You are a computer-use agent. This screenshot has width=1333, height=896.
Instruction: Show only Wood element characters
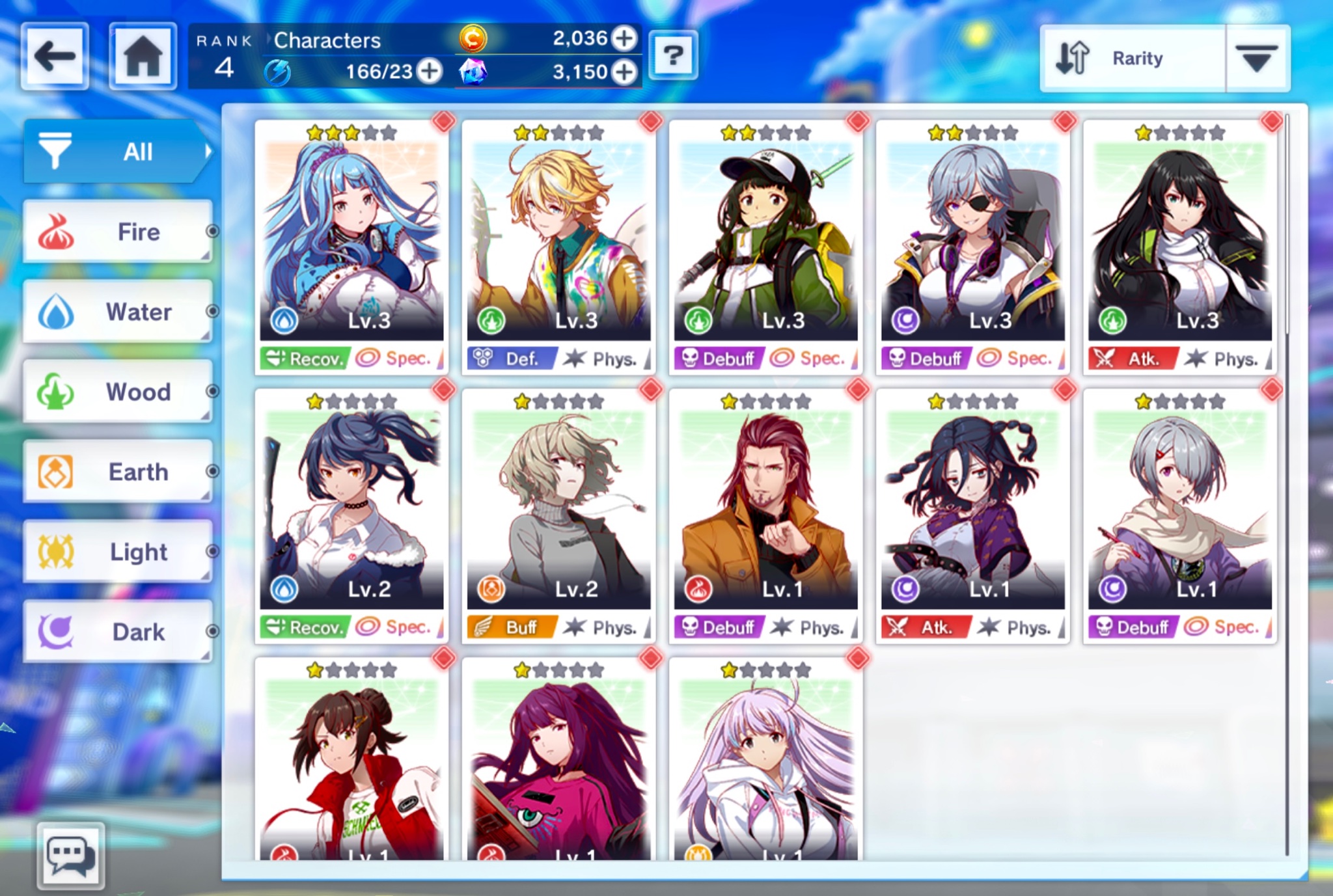(x=117, y=392)
